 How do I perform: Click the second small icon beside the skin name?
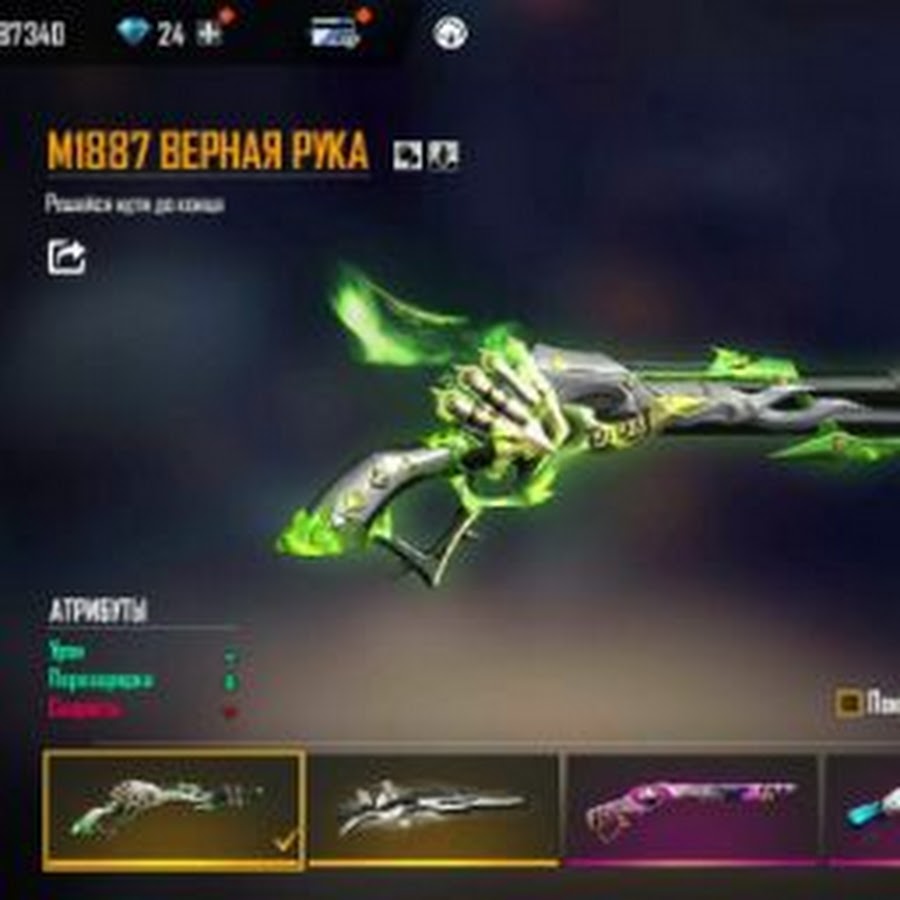pyautogui.click(x=442, y=154)
